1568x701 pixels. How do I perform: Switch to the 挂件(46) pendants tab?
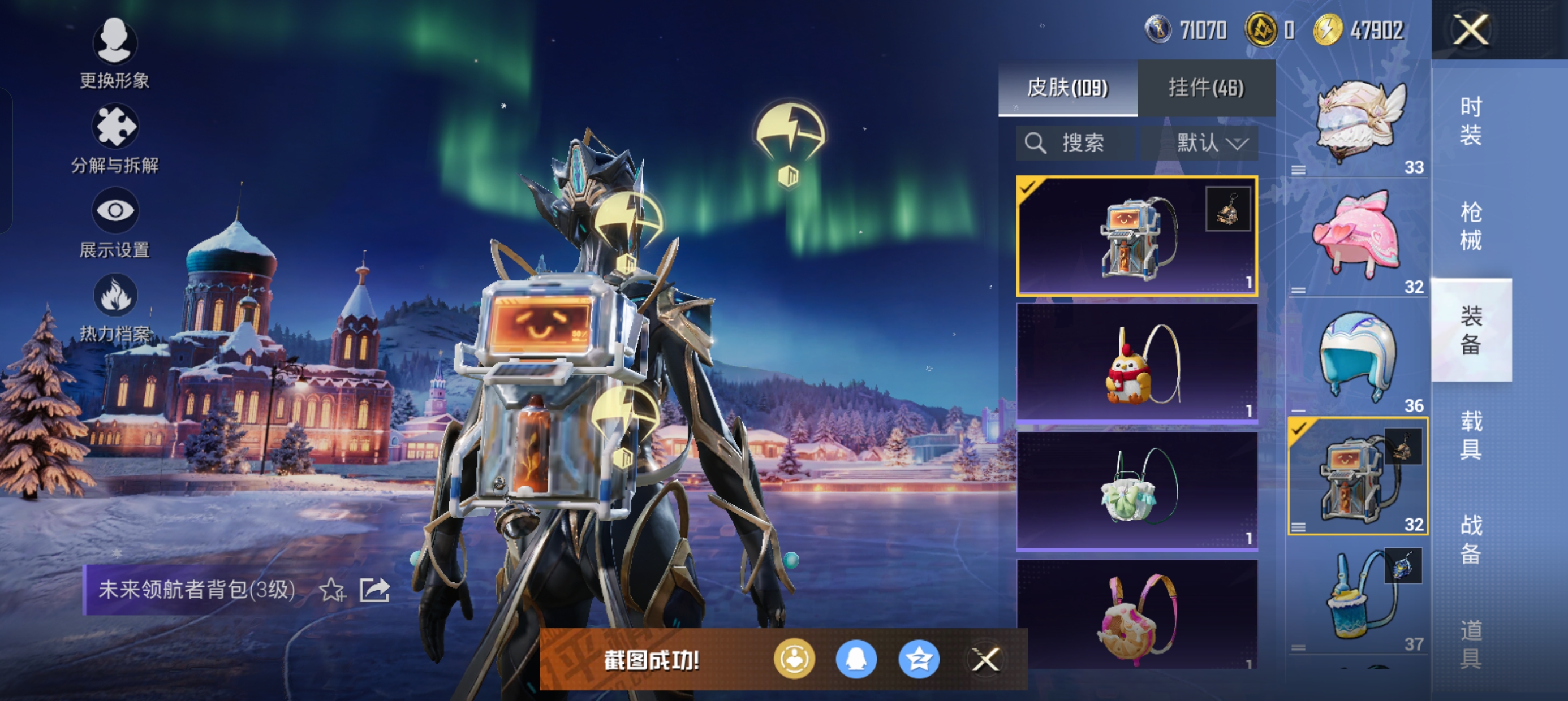tap(1206, 88)
